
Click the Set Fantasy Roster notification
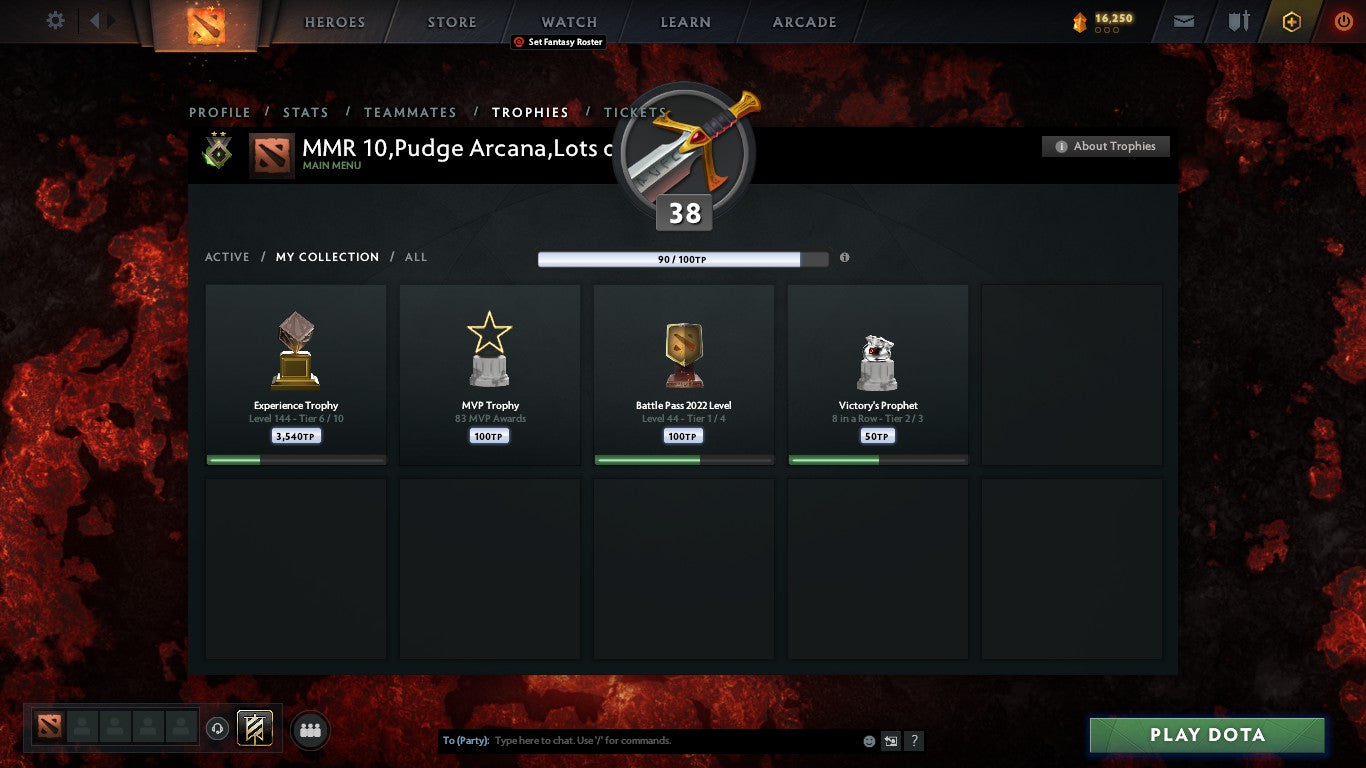[x=559, y=42]
